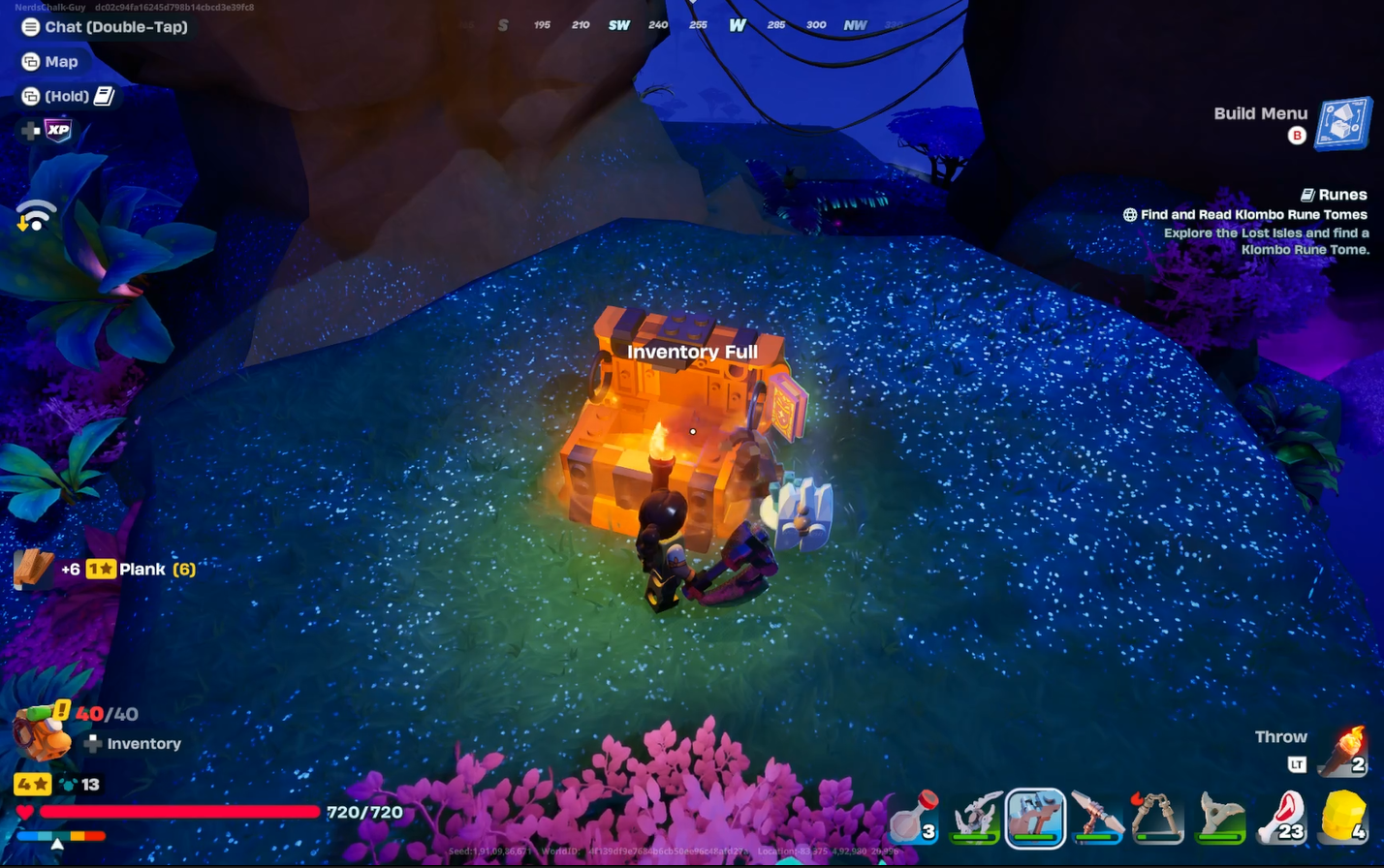Open the journal book shortcut
1384x868 pixels.
click(104, 96)
